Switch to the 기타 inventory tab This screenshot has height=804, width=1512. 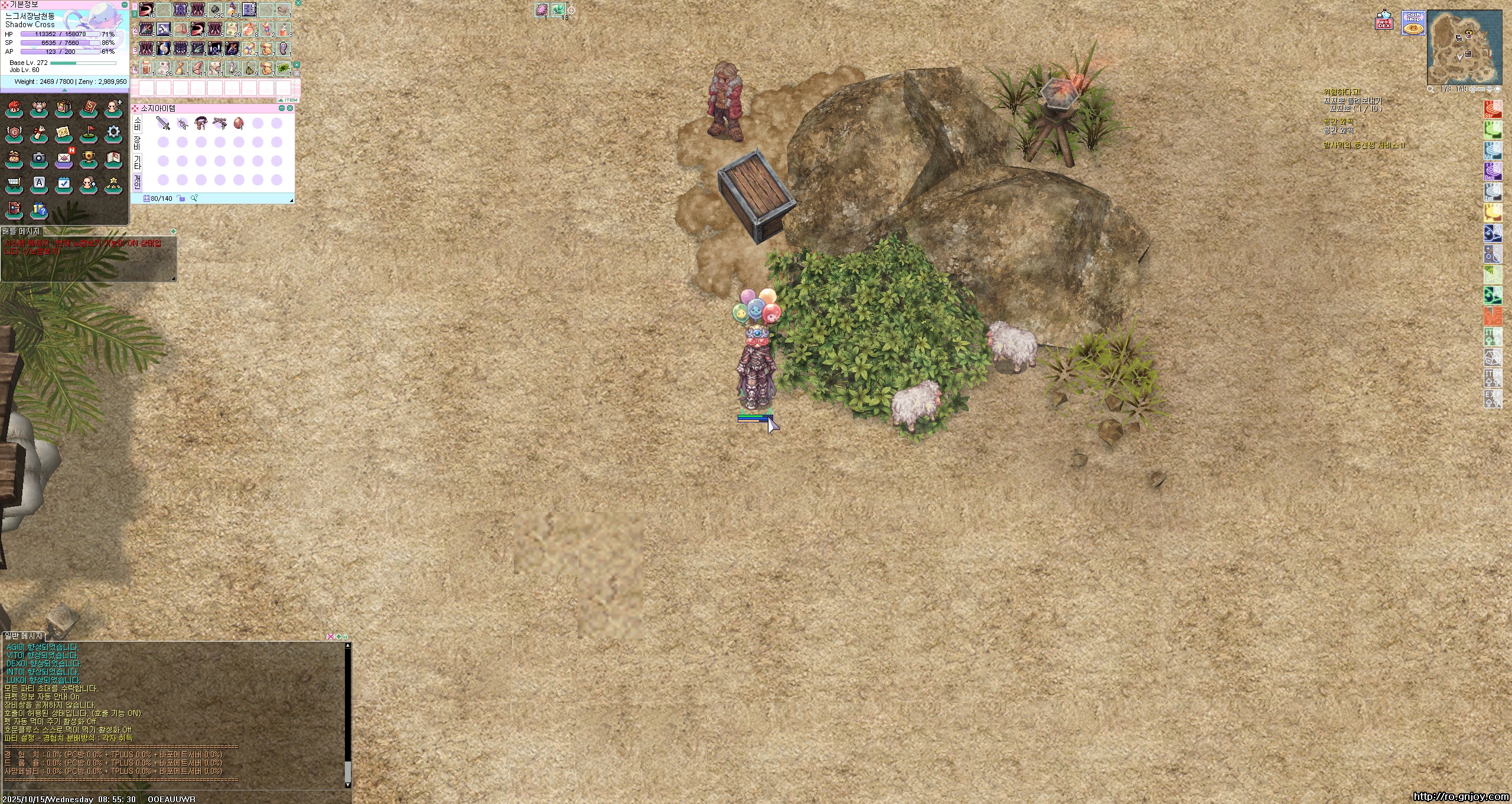(138, 161)
